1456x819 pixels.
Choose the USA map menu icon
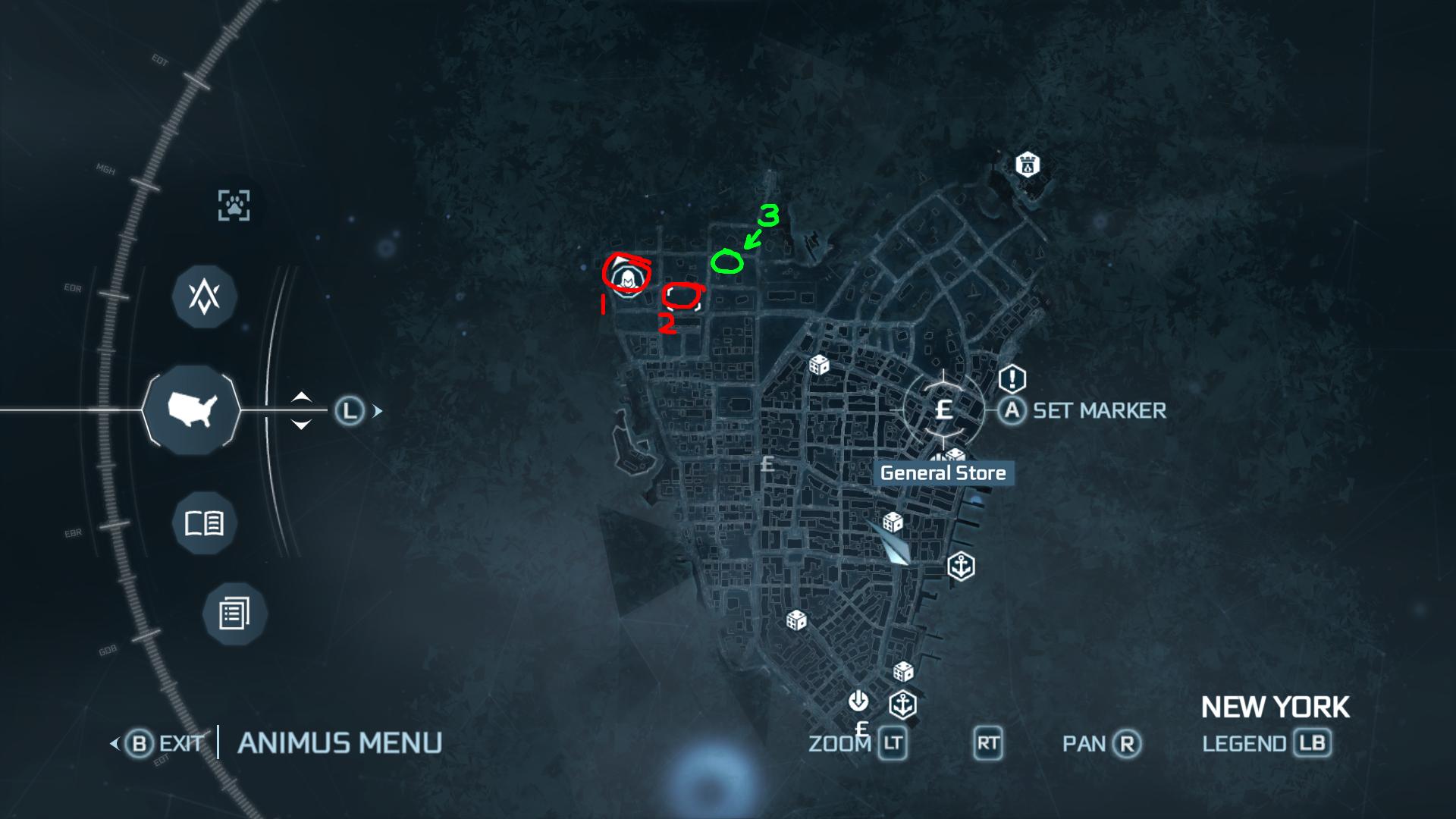point(192,410)
